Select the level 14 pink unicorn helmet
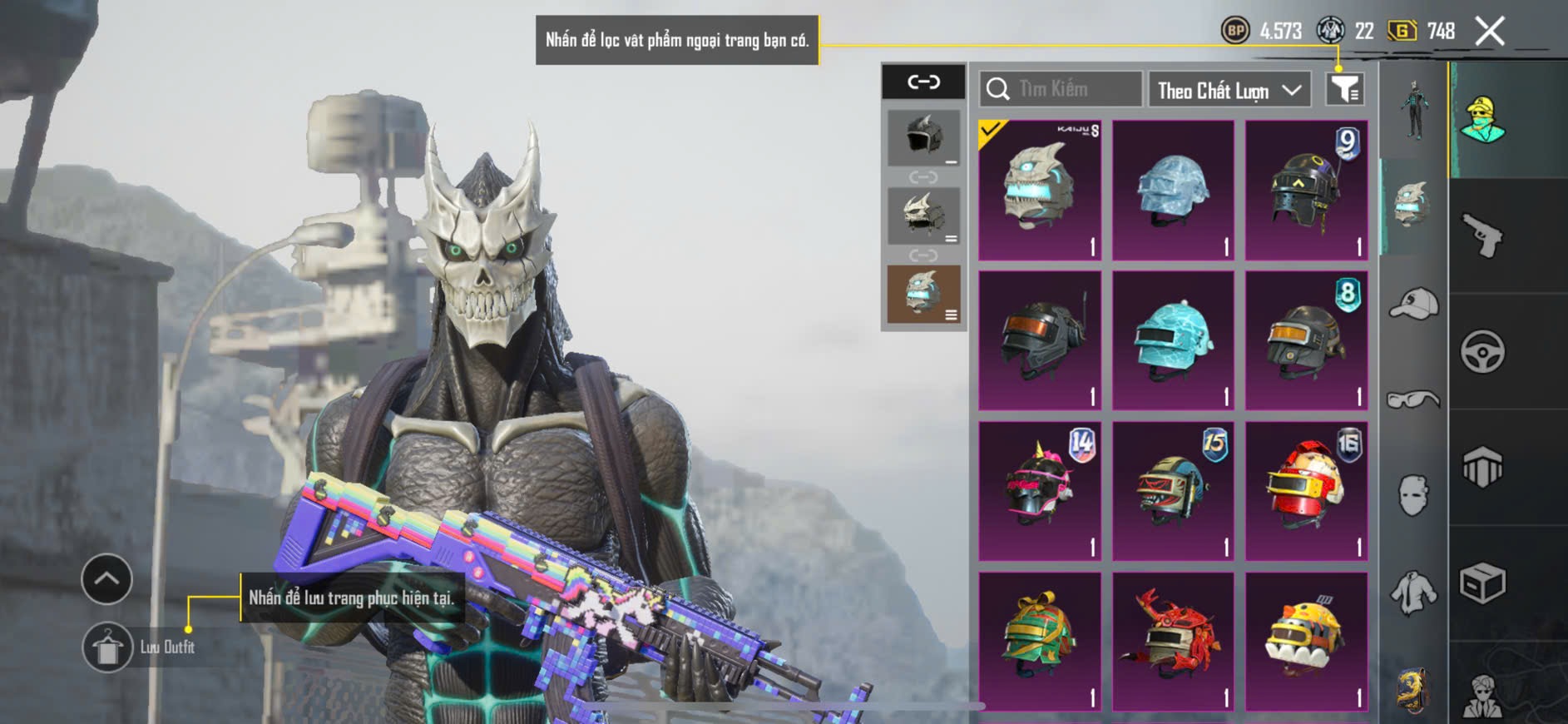Viewport: 1568px width, 724px height. coord(1040,491)
